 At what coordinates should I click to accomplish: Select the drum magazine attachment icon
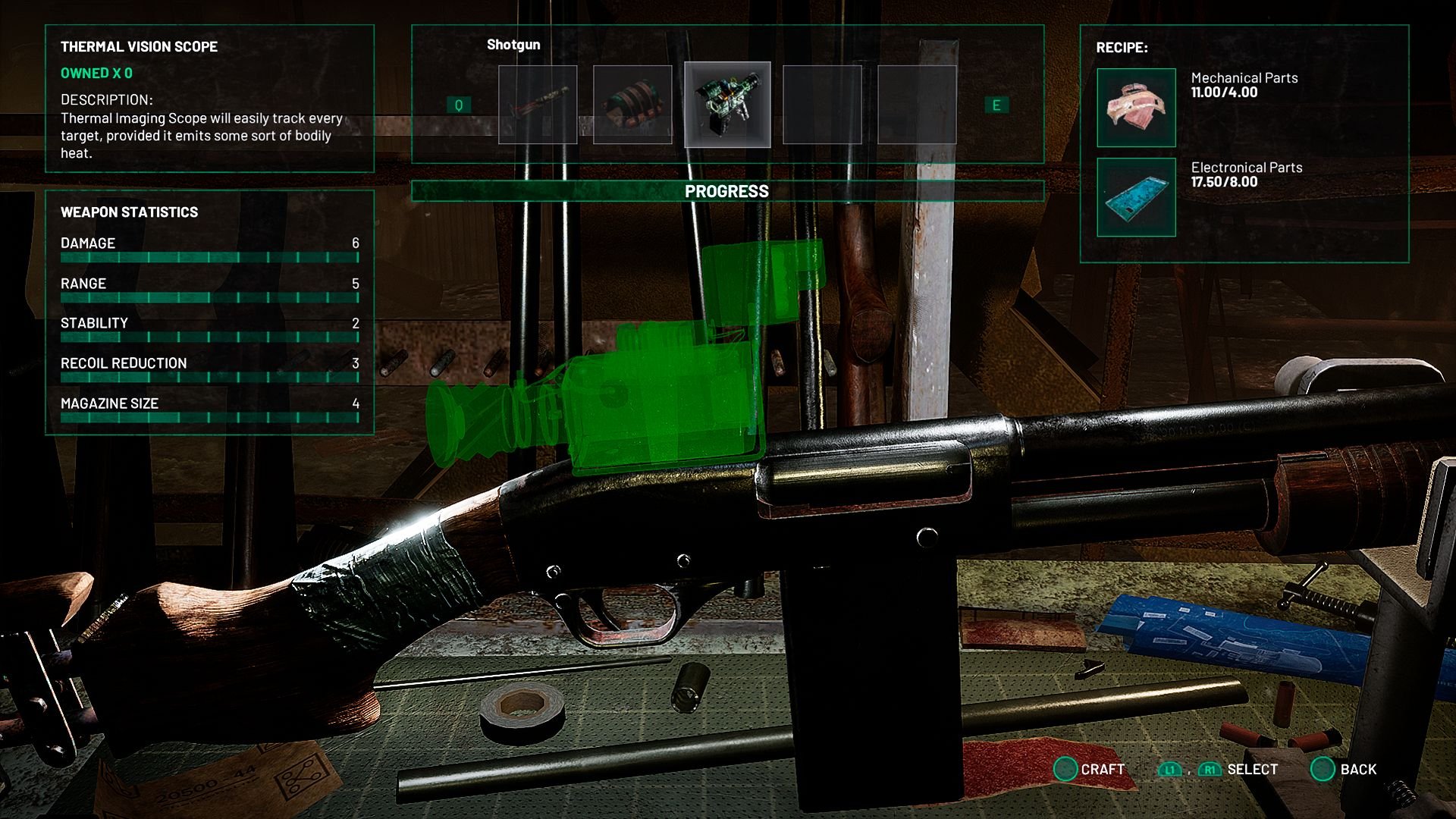click(633, 105)
